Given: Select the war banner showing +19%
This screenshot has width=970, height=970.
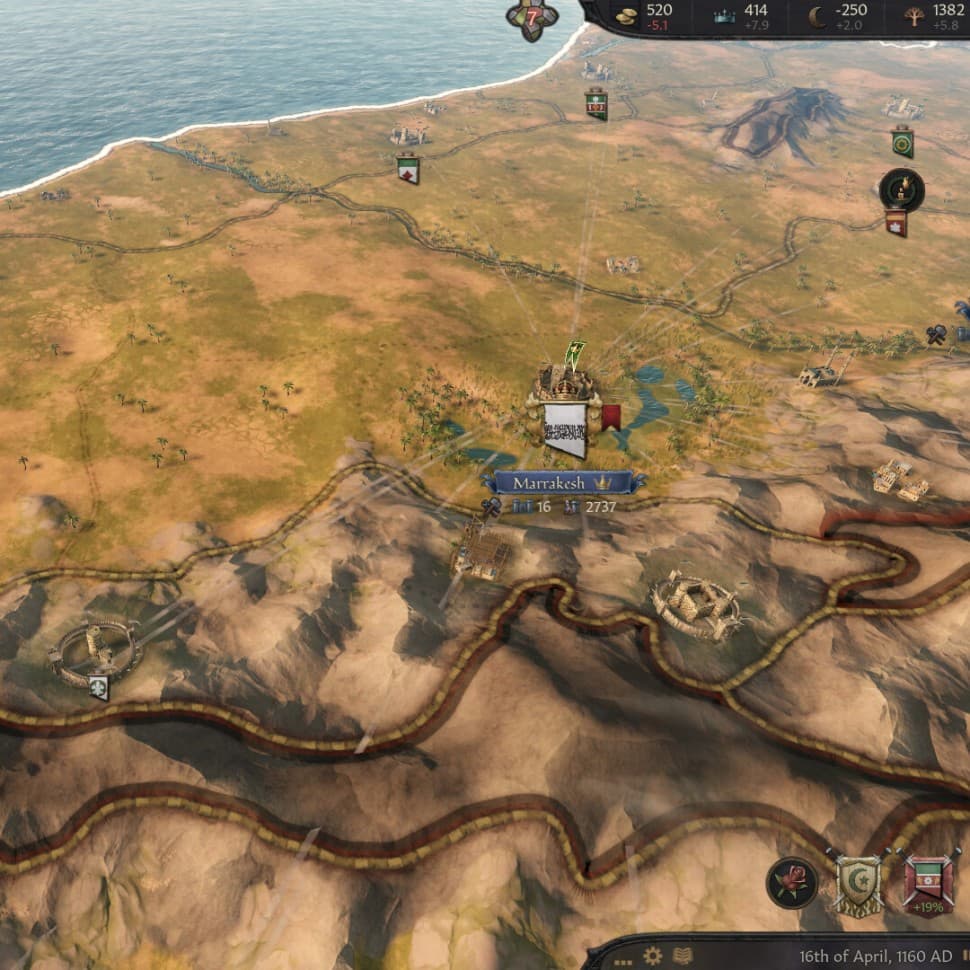Looking at the screenshot, I should coord(929,883).
